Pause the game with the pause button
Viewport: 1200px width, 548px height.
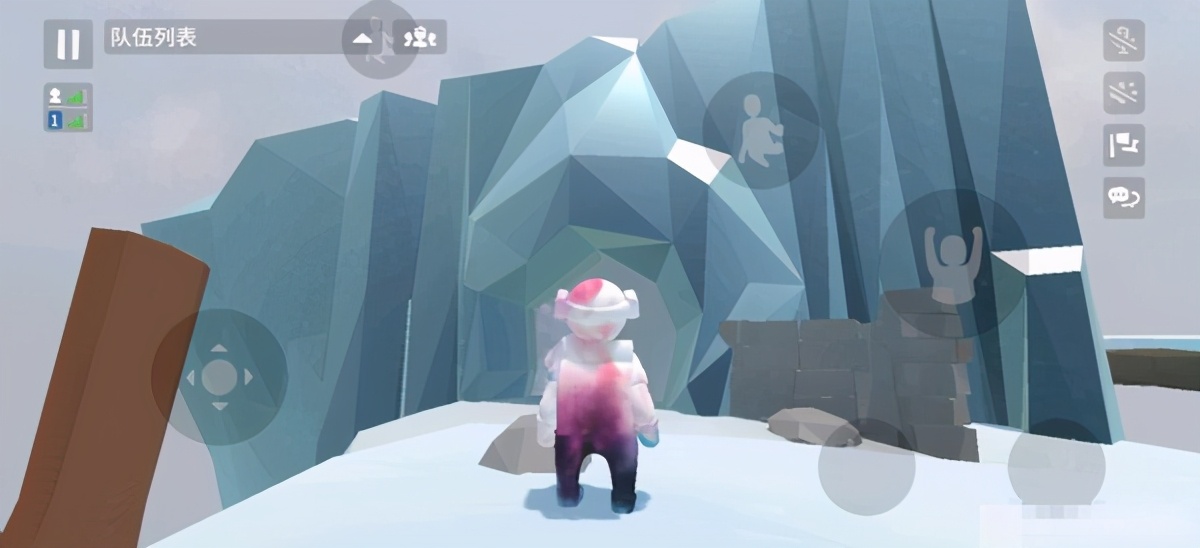click(68, 44)
